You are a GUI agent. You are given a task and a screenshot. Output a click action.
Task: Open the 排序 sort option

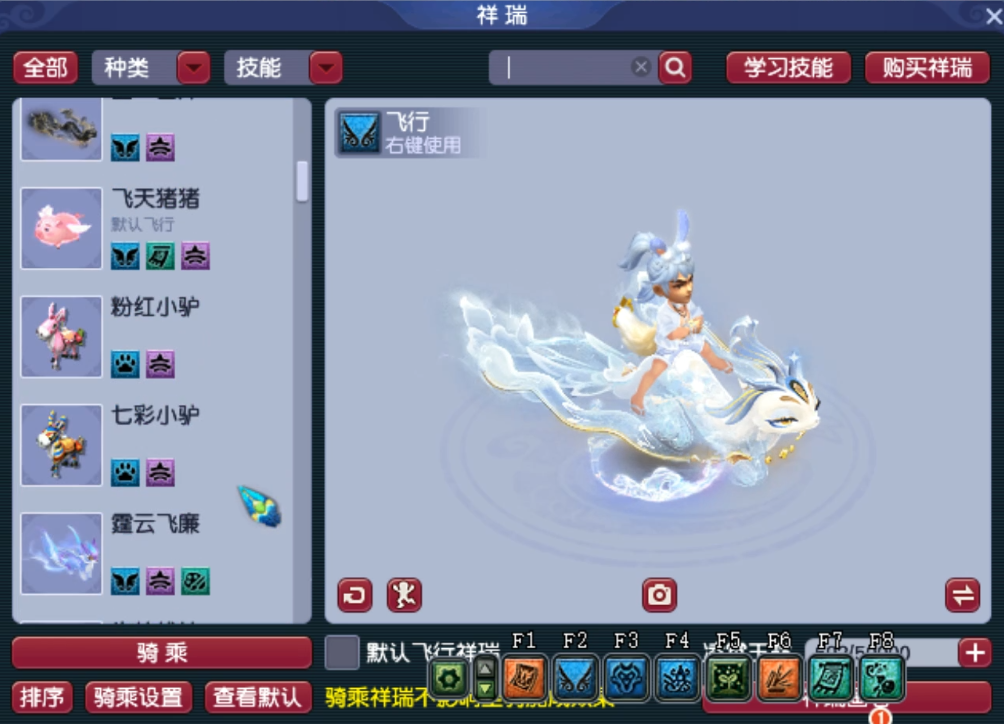(45, 697)
